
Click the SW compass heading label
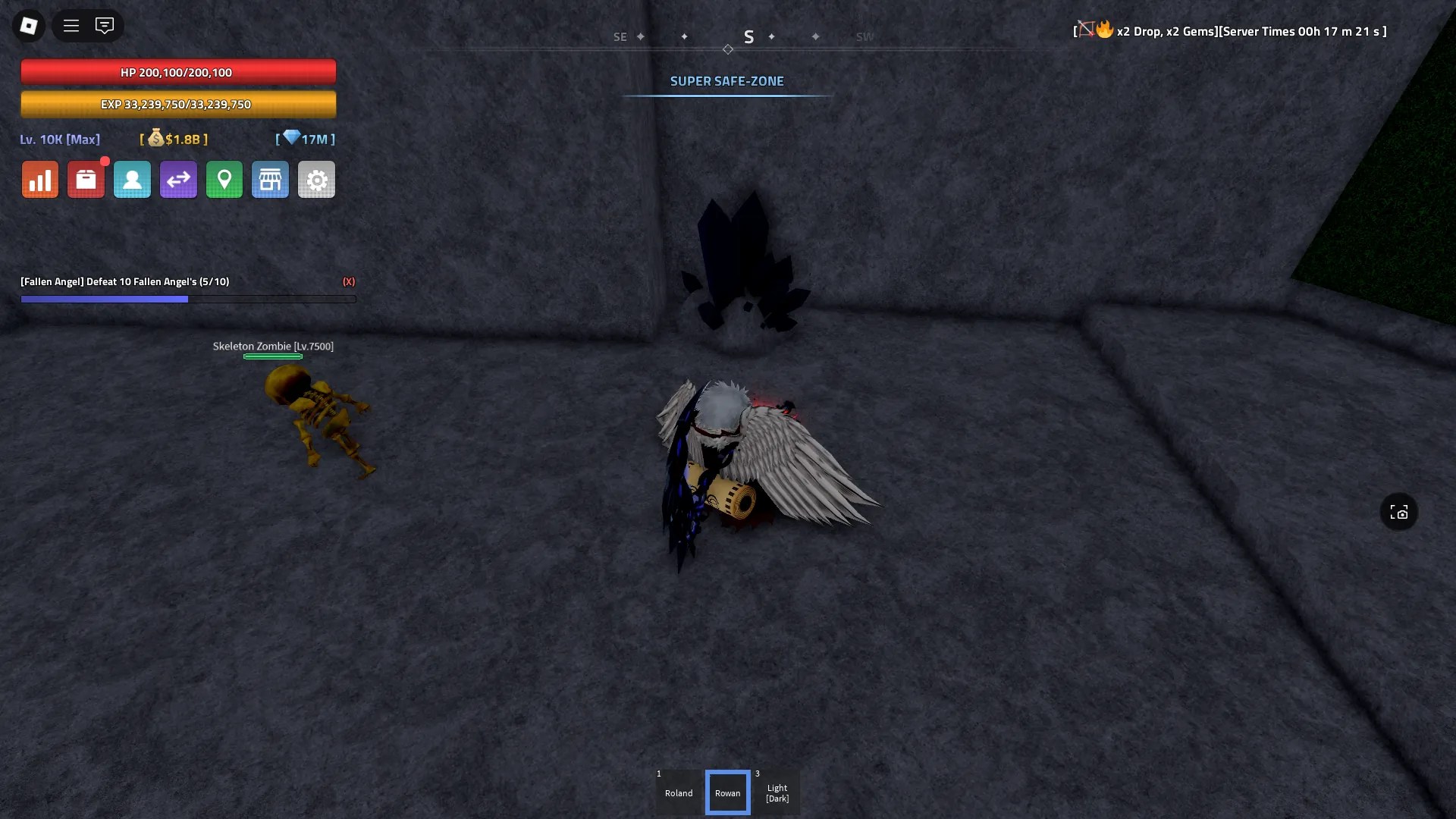(864, 36)
